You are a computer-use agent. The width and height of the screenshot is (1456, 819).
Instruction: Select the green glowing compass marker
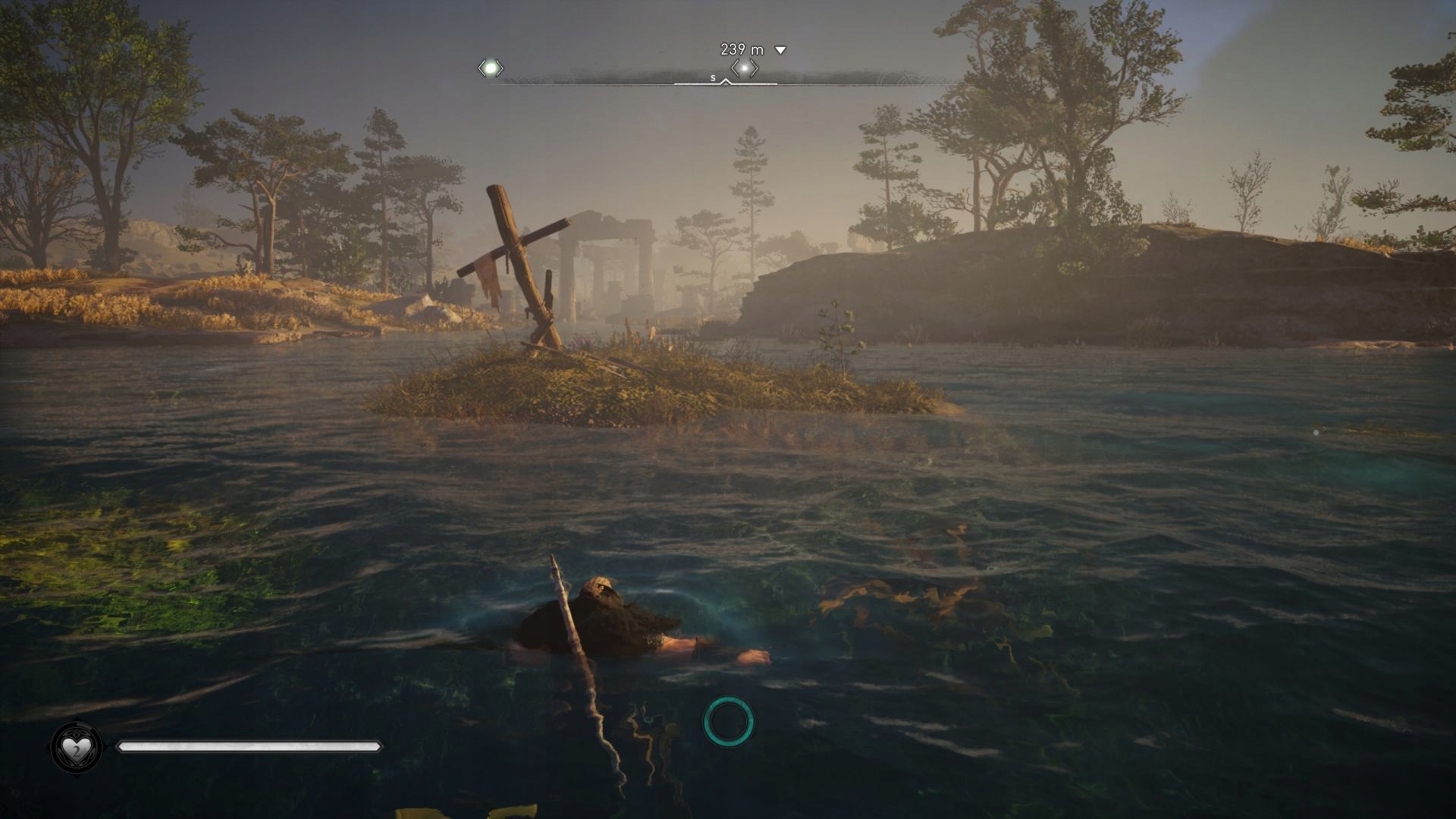click(491, 68)
